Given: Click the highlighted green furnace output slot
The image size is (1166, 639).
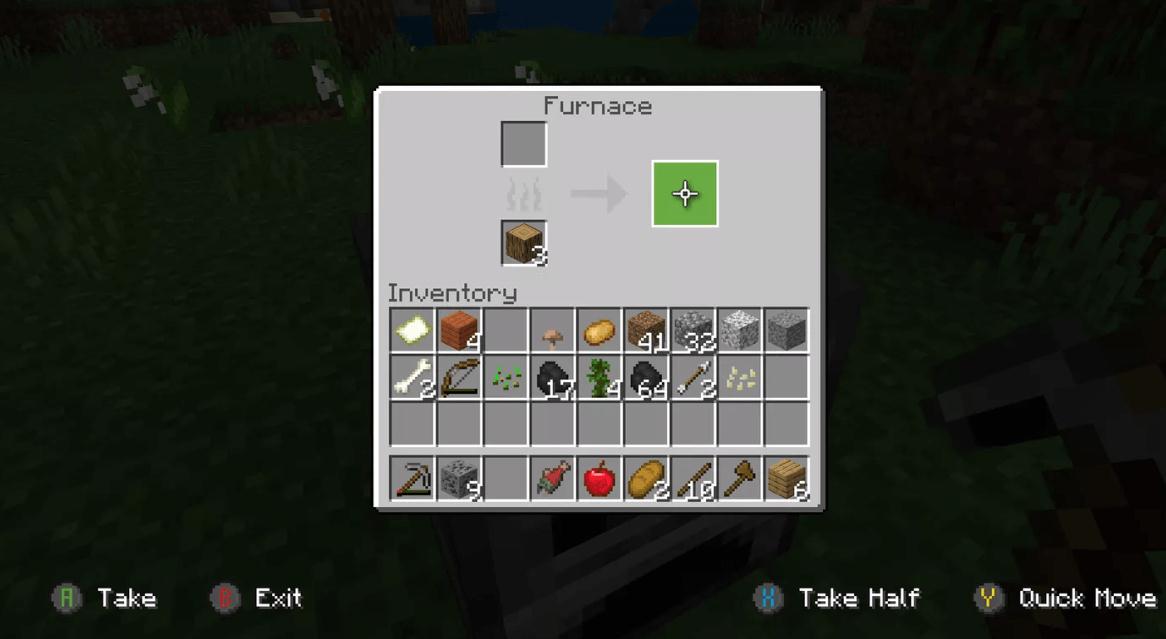Looking at the screenshot, I should click(685, 194).
